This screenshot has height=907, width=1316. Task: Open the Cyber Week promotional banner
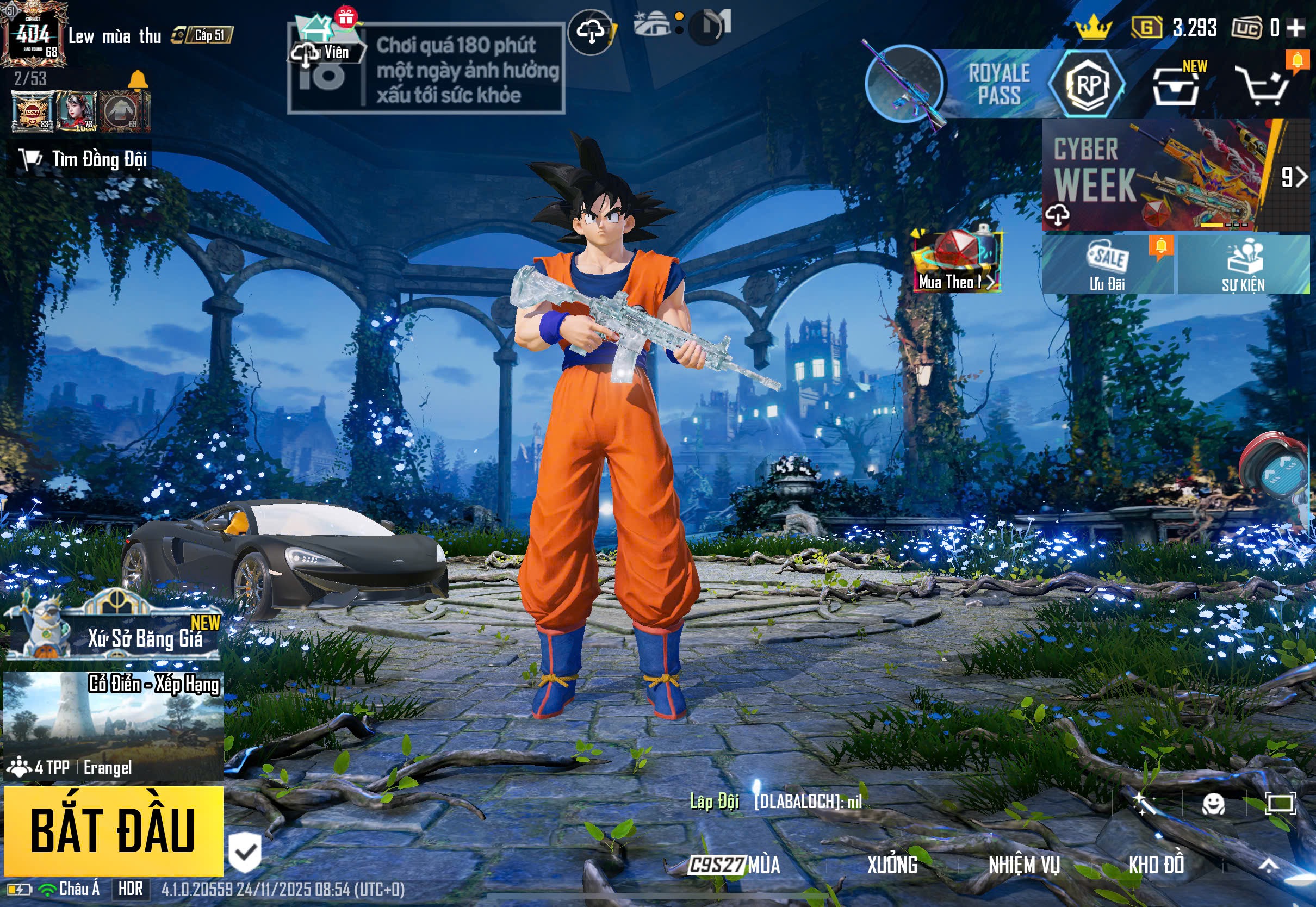point(1159,175)
